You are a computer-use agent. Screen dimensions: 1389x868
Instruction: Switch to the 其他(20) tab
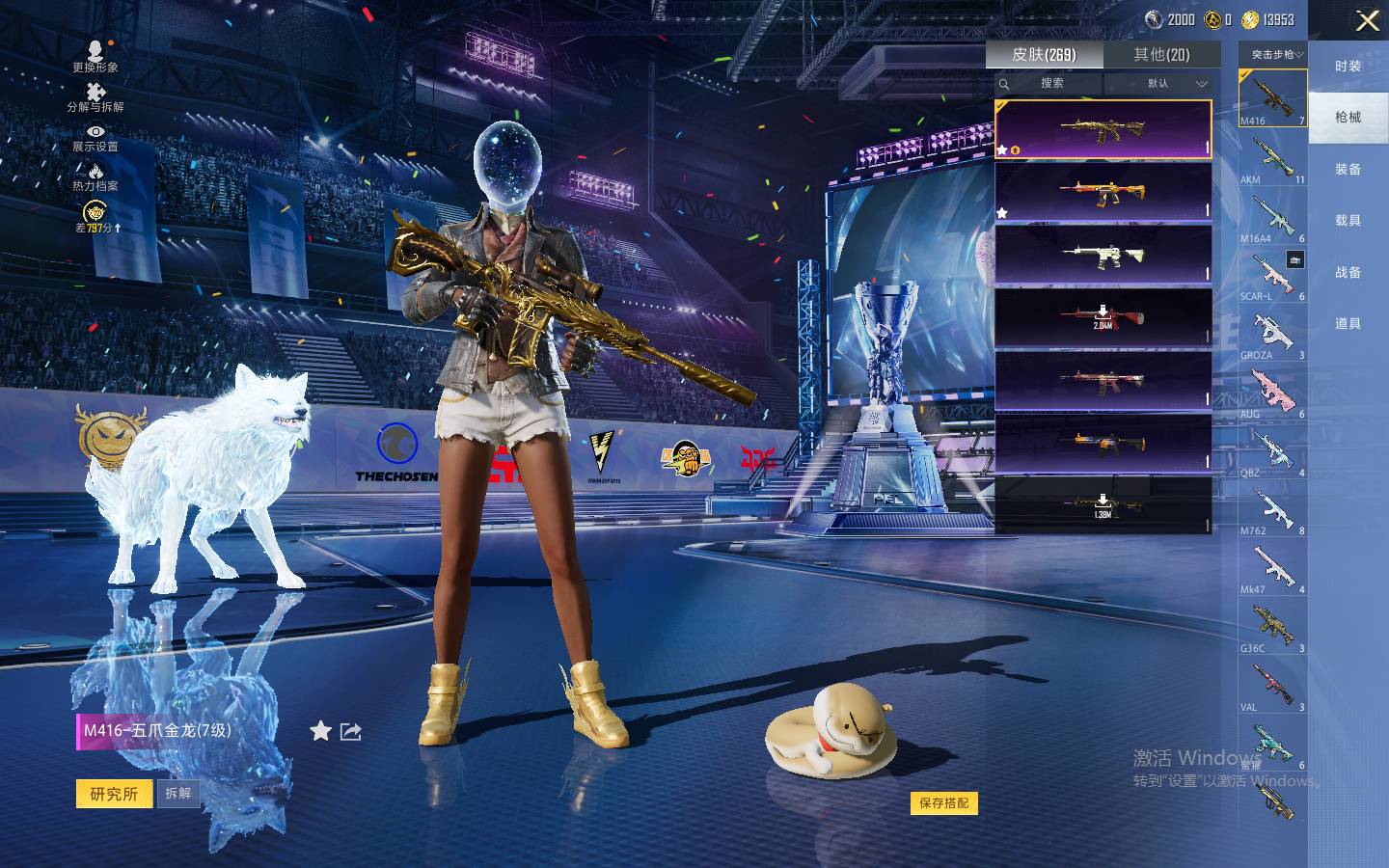(x=1161, y=55)
